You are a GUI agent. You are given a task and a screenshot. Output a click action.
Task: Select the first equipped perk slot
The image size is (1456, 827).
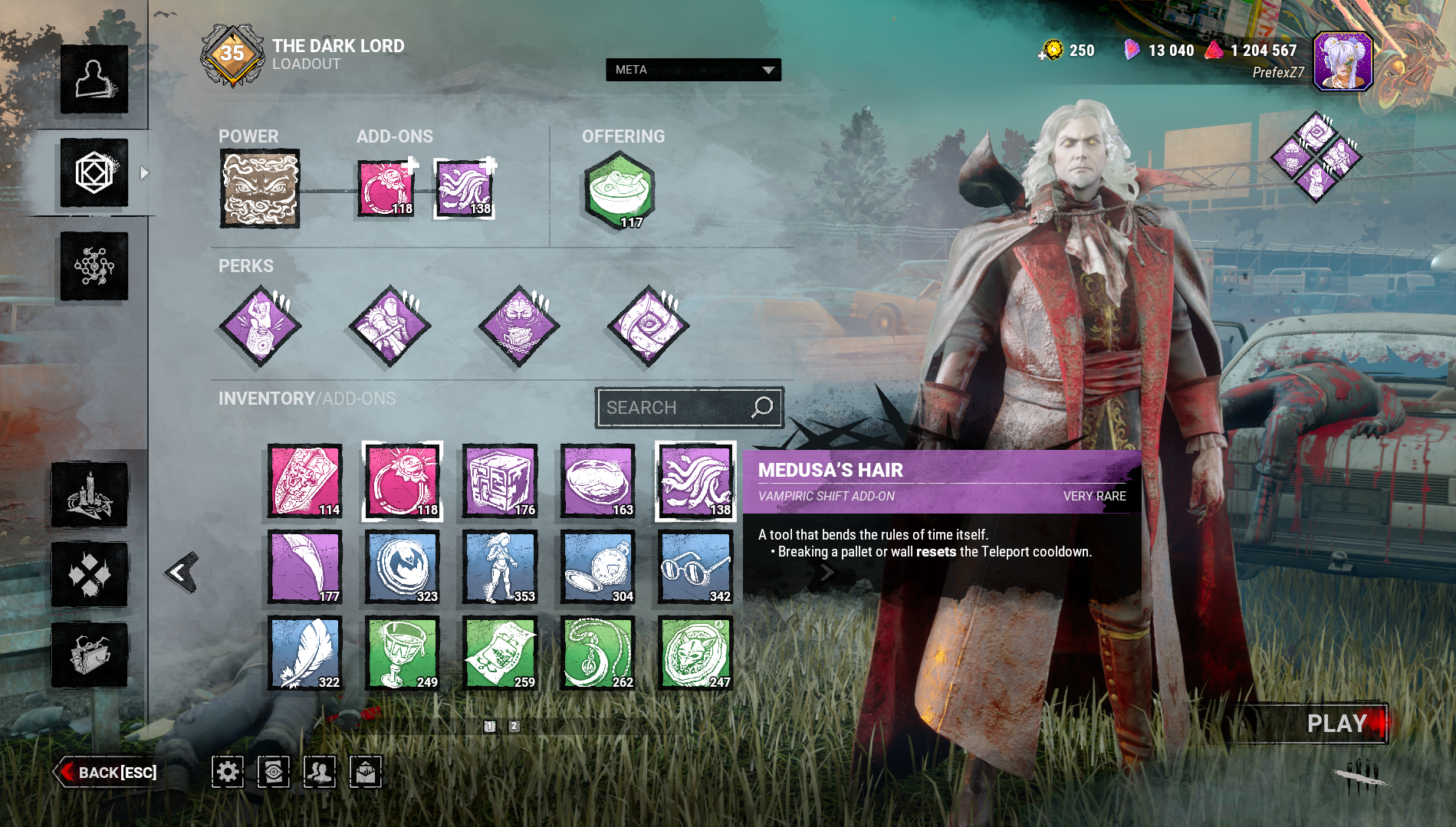261,326
